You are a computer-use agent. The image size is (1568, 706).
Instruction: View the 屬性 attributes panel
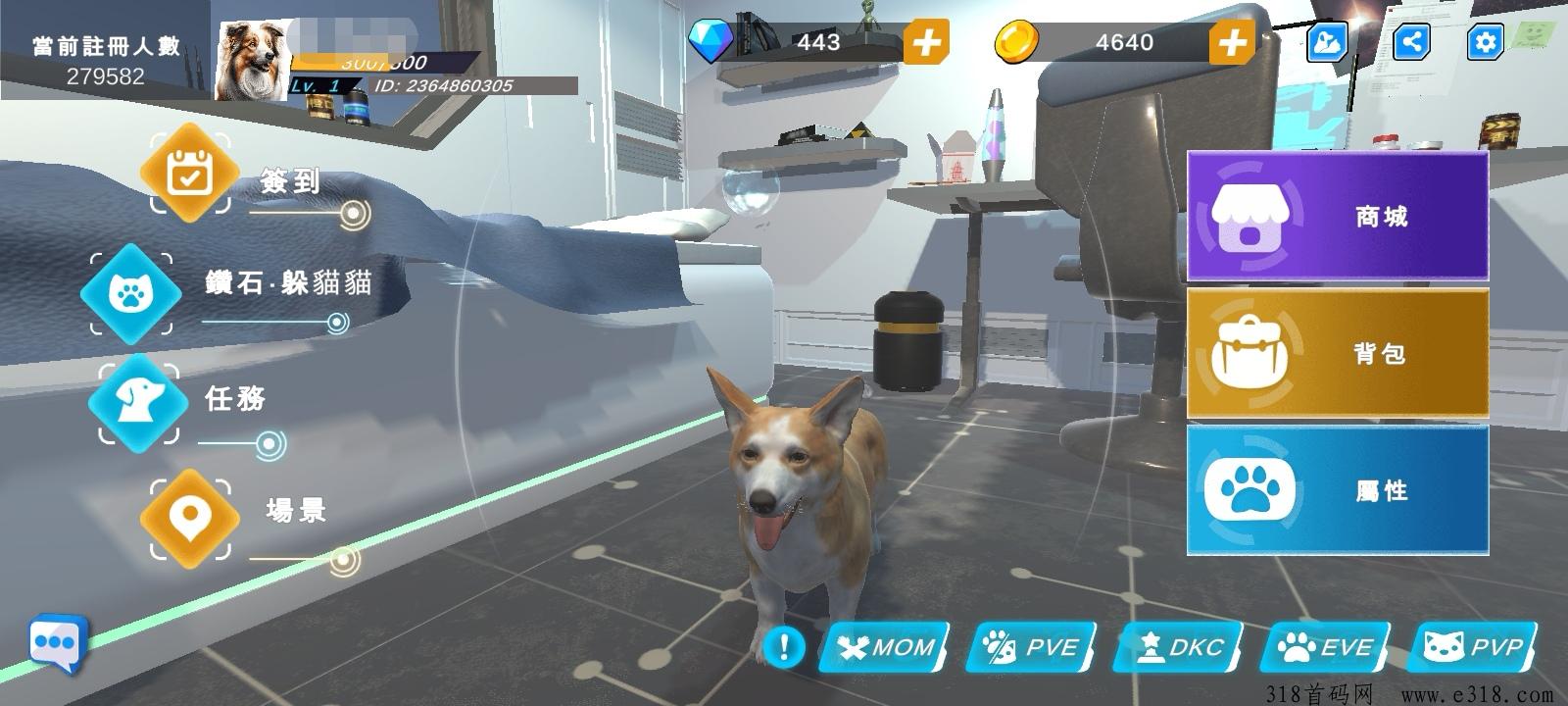coord(1338,489)
